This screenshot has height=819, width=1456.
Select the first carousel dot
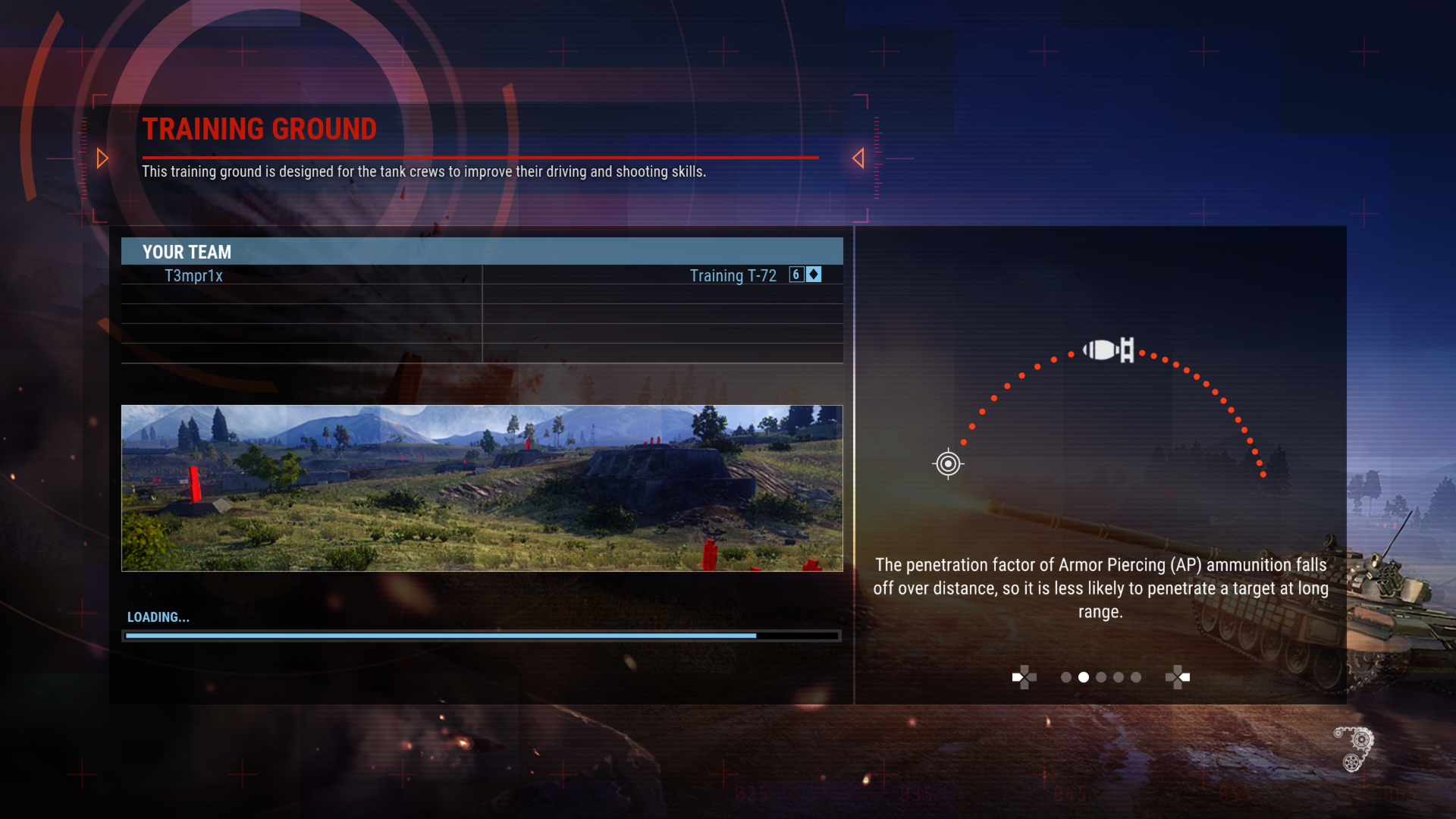coord(1065,677)
